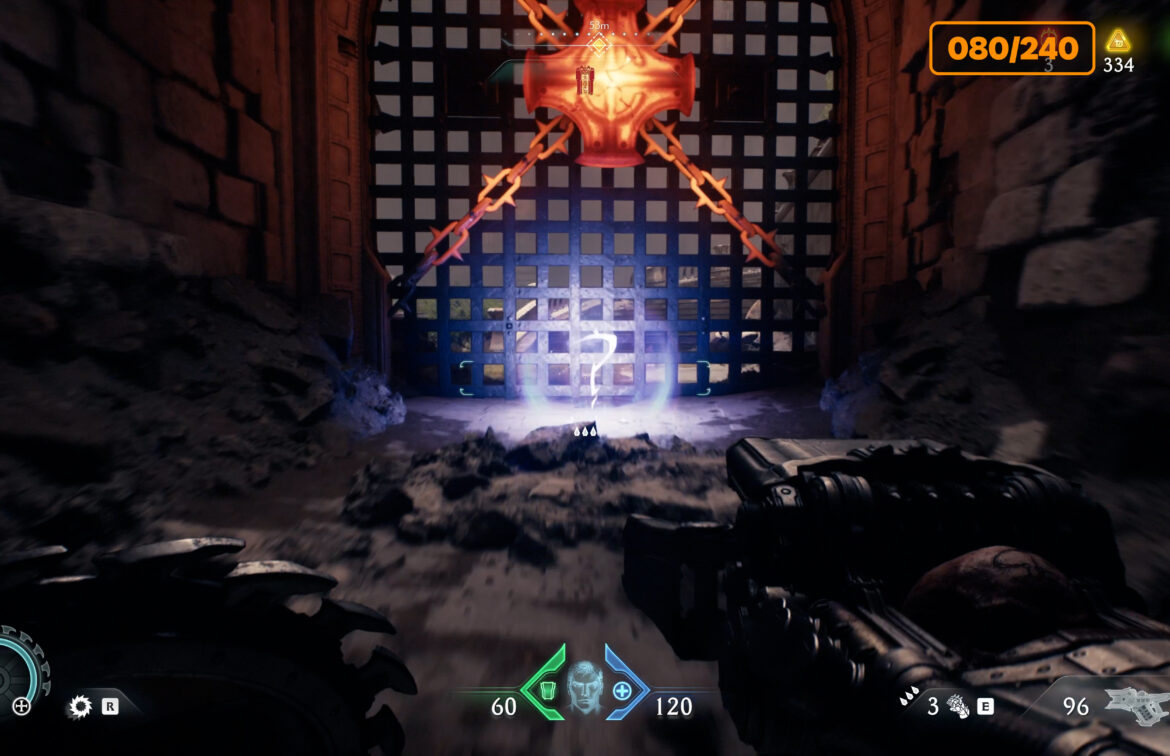The height and width of the screenshot is (756, 1170).
Task: Activate the gauntlet melee icon
Action: tap(958, 707)
